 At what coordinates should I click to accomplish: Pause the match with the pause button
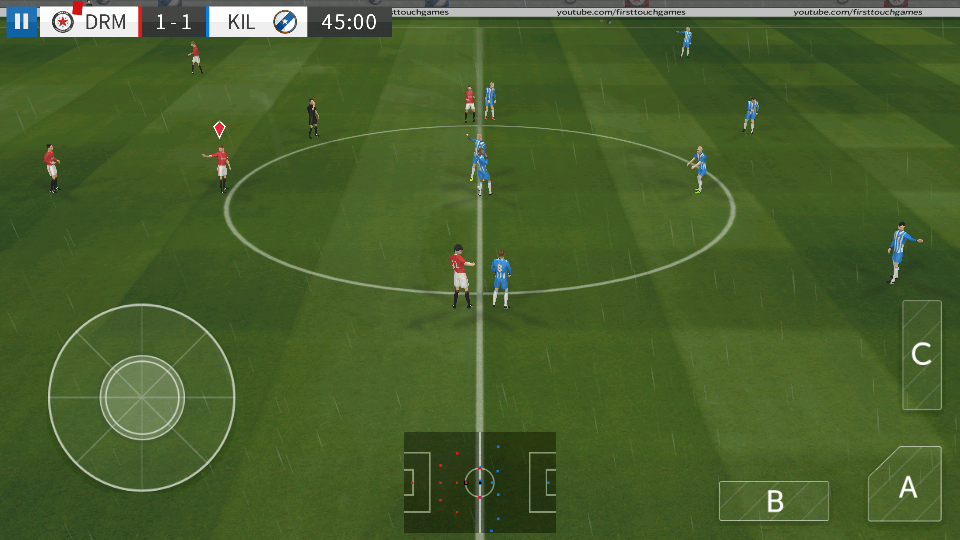pyautogui.click(x=21, y=21)
